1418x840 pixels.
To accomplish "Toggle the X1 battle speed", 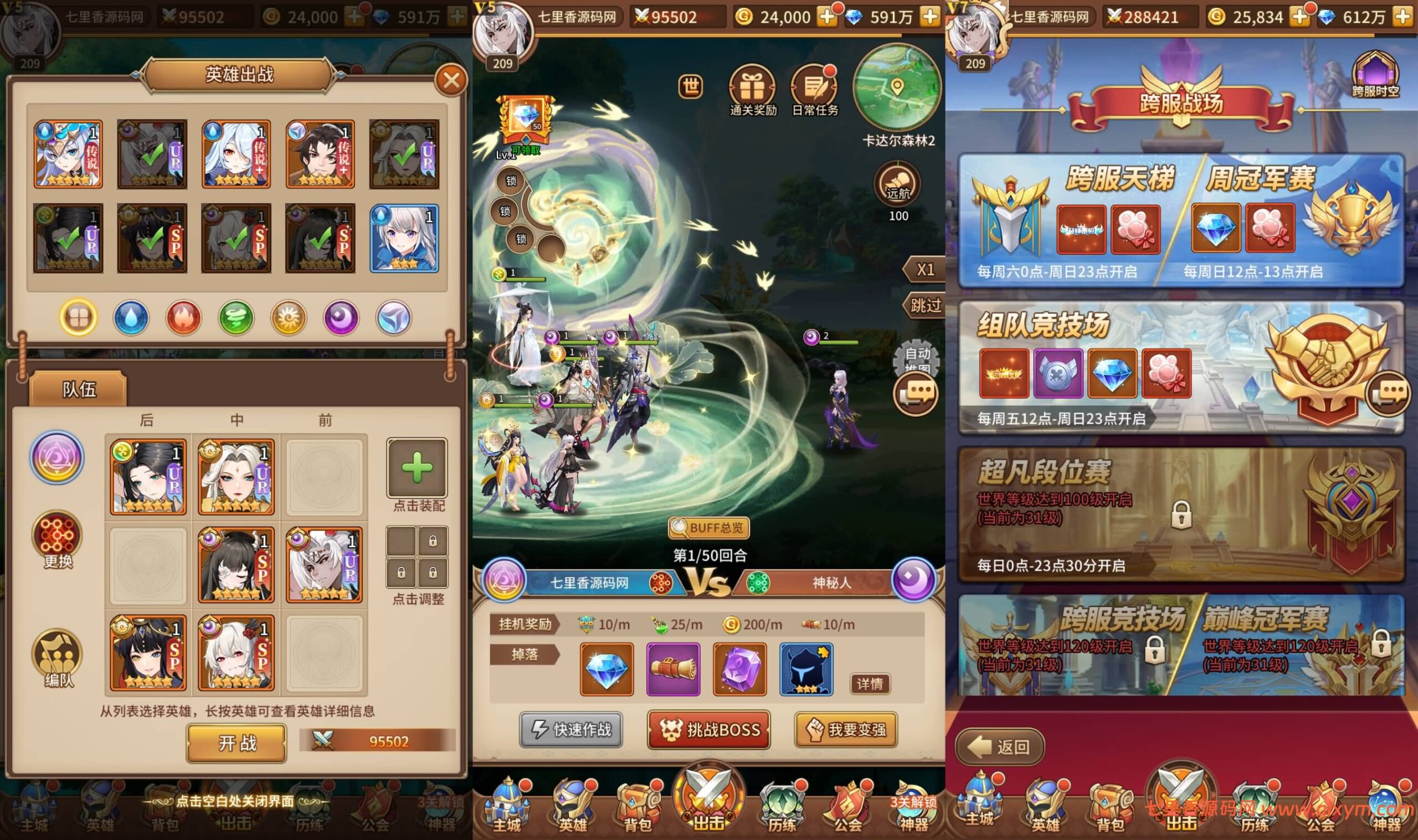I will pos(924,270).
